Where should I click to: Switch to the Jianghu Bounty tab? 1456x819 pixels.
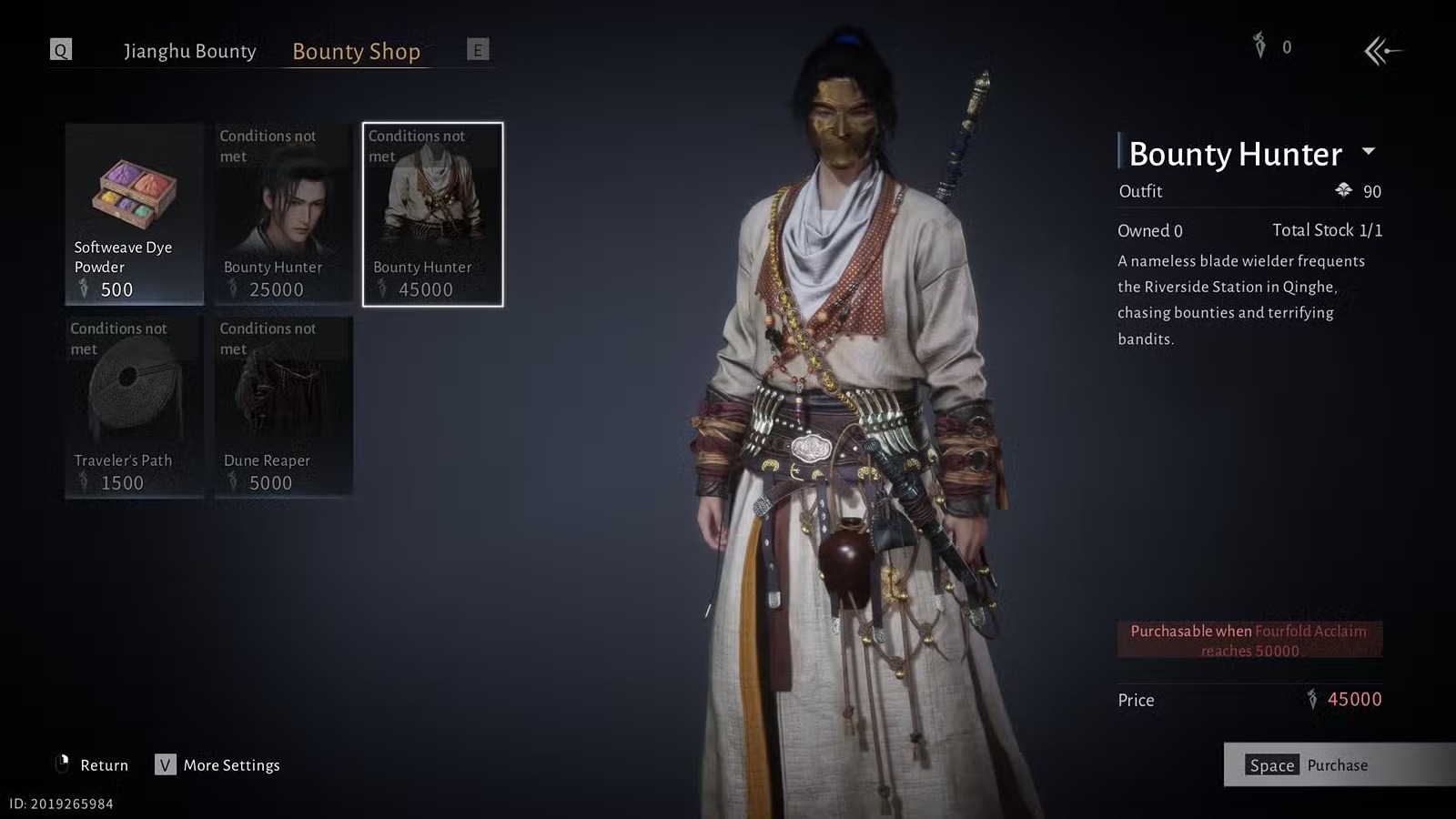(189, 51)
